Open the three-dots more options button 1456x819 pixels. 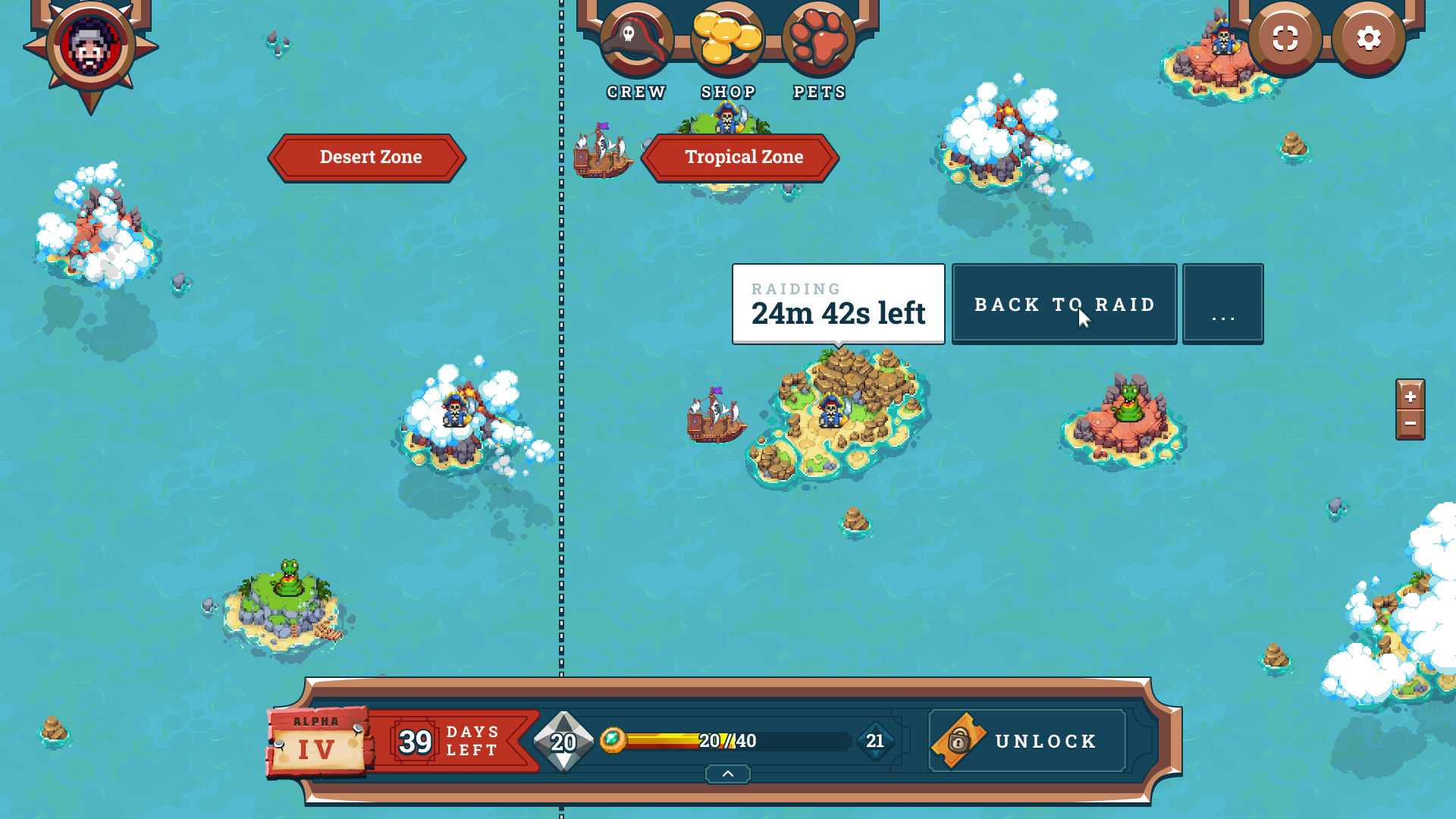(x=1222, y=304)
